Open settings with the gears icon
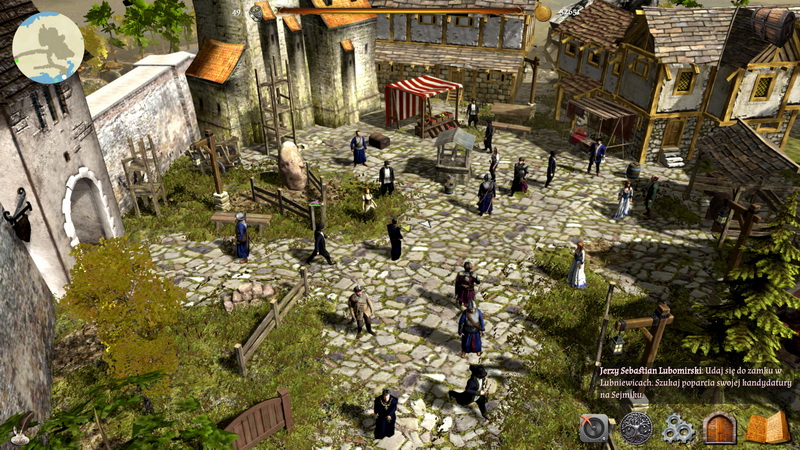800x450 pixels. tap(679, 428)
